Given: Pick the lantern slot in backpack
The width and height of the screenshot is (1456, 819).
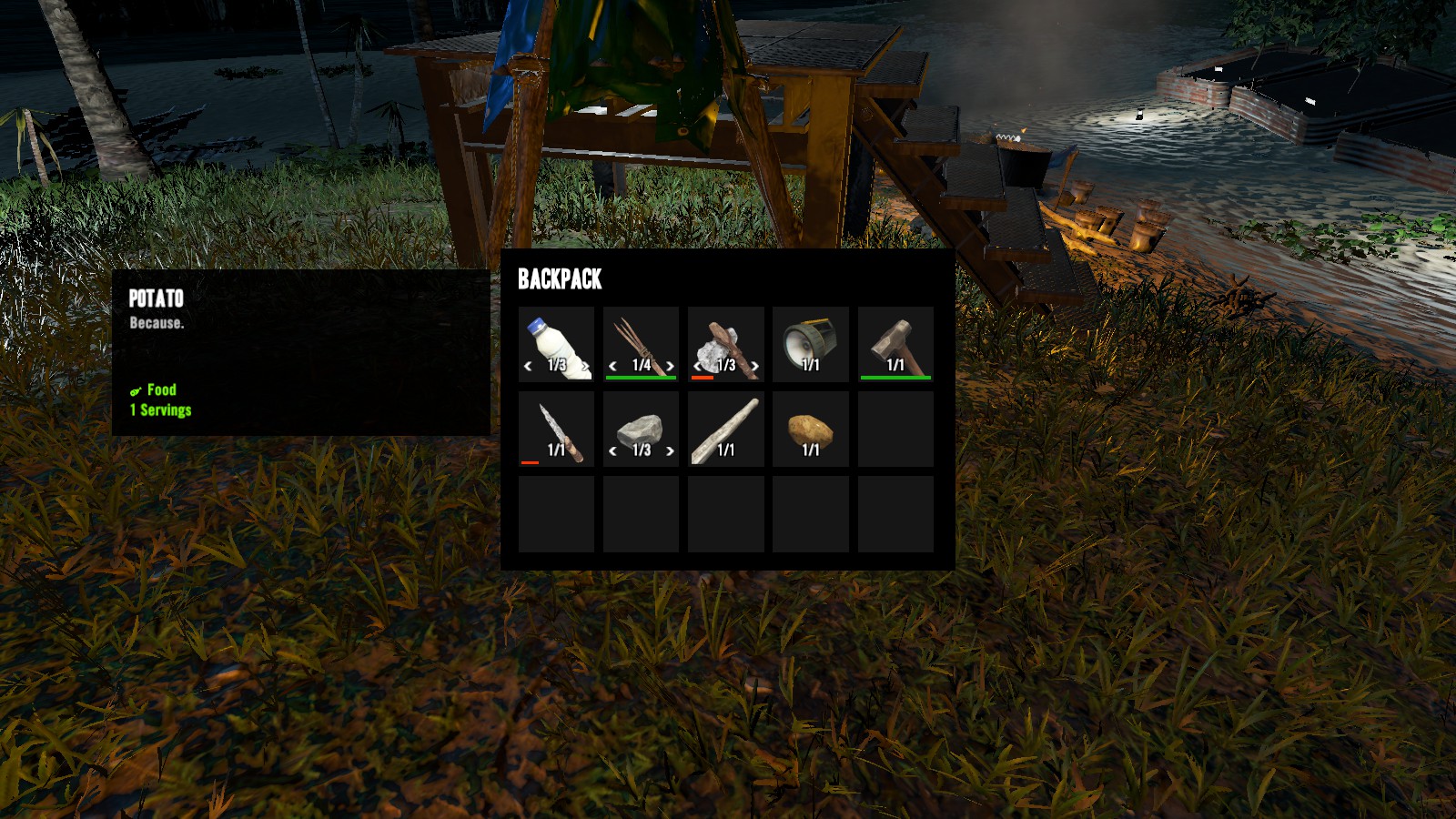Looking at the screenshot, I should click(x=810, y=342).
